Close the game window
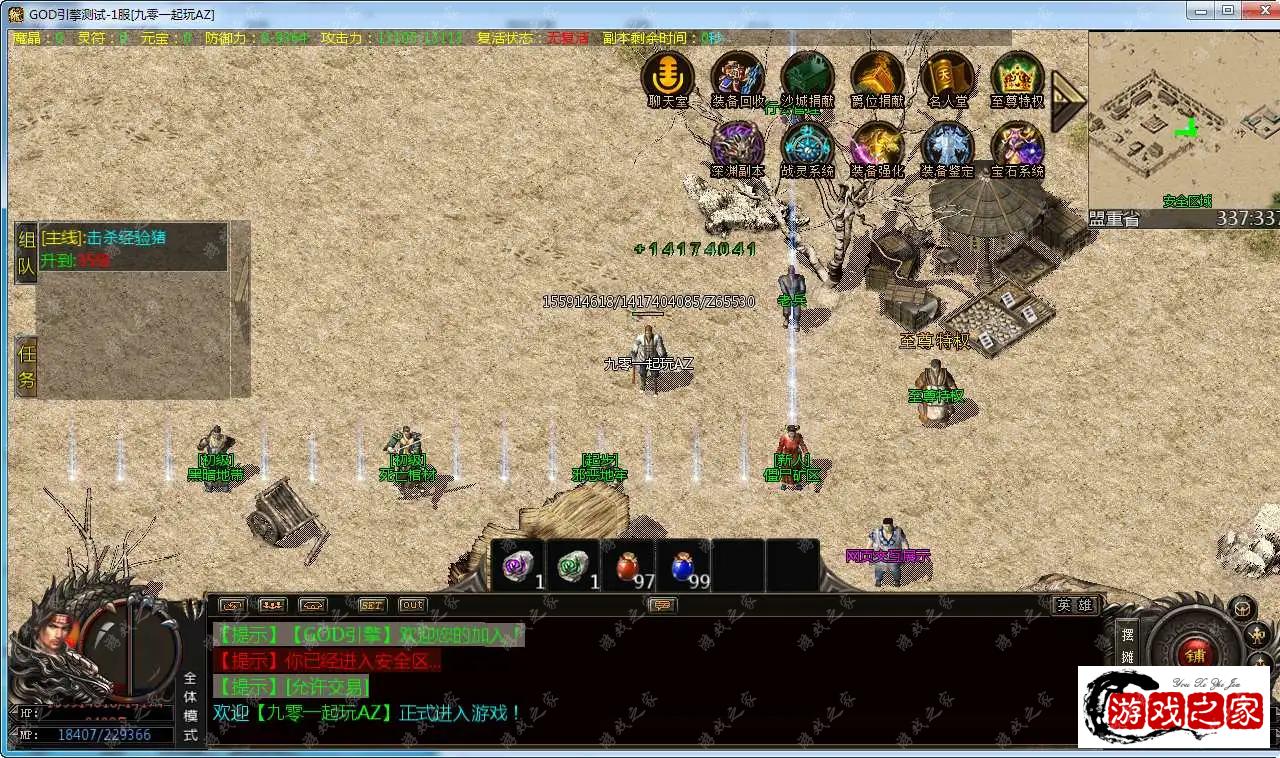Image resolution: width=1280 pixels, height=758 pixels. (x=1256, y=10)
